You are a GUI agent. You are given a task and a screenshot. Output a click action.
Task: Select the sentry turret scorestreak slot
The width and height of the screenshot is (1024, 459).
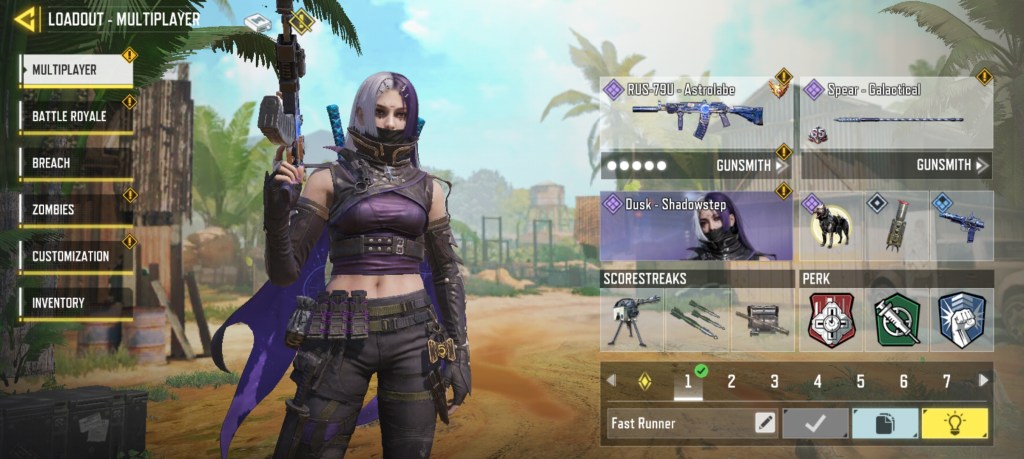[x=632, y=320]
